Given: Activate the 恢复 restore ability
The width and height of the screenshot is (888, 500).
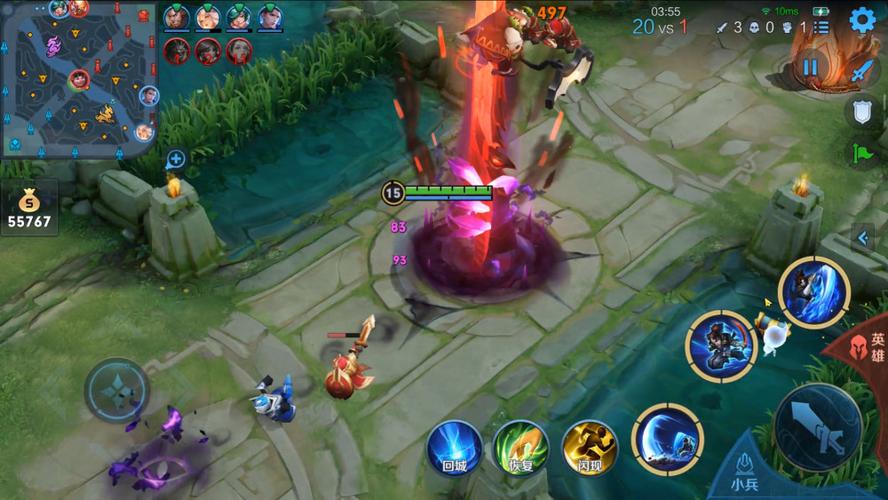Looking at the screenshot, I should click(x=521, y=446).
